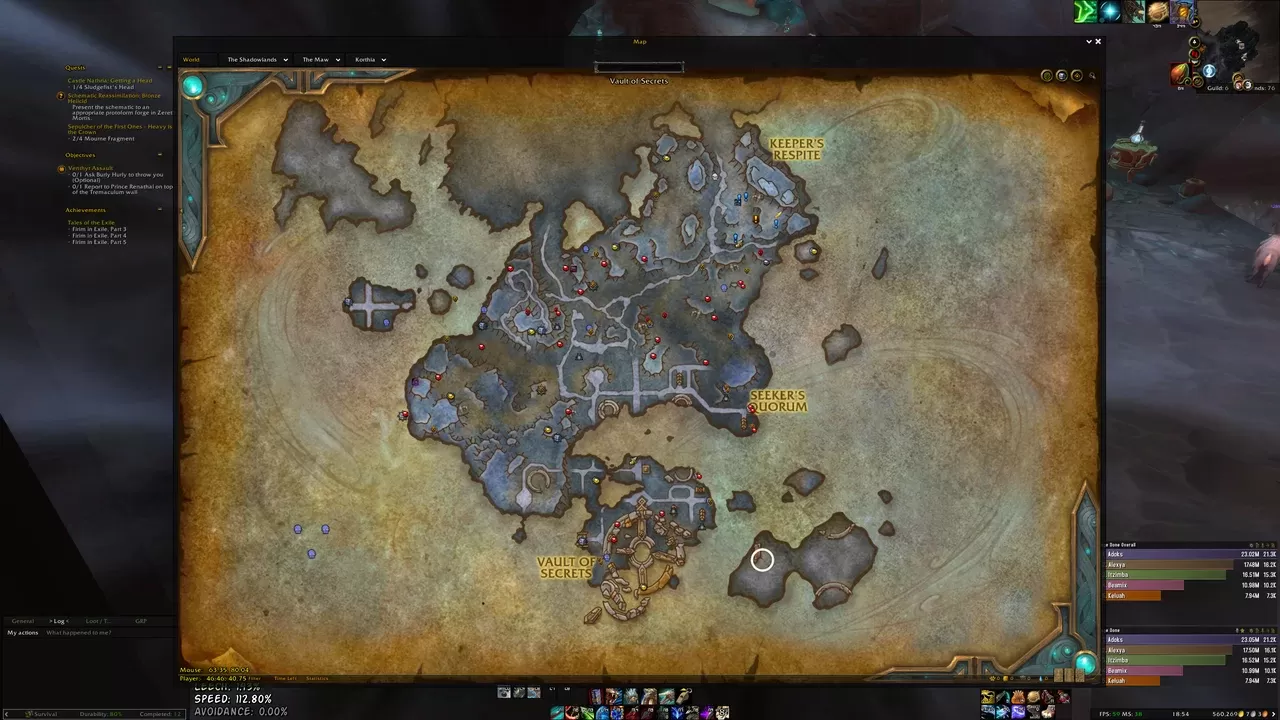Open The Shadowlands dropdown in the map navigation
The image size is (1280, 720).
(254, 59)
